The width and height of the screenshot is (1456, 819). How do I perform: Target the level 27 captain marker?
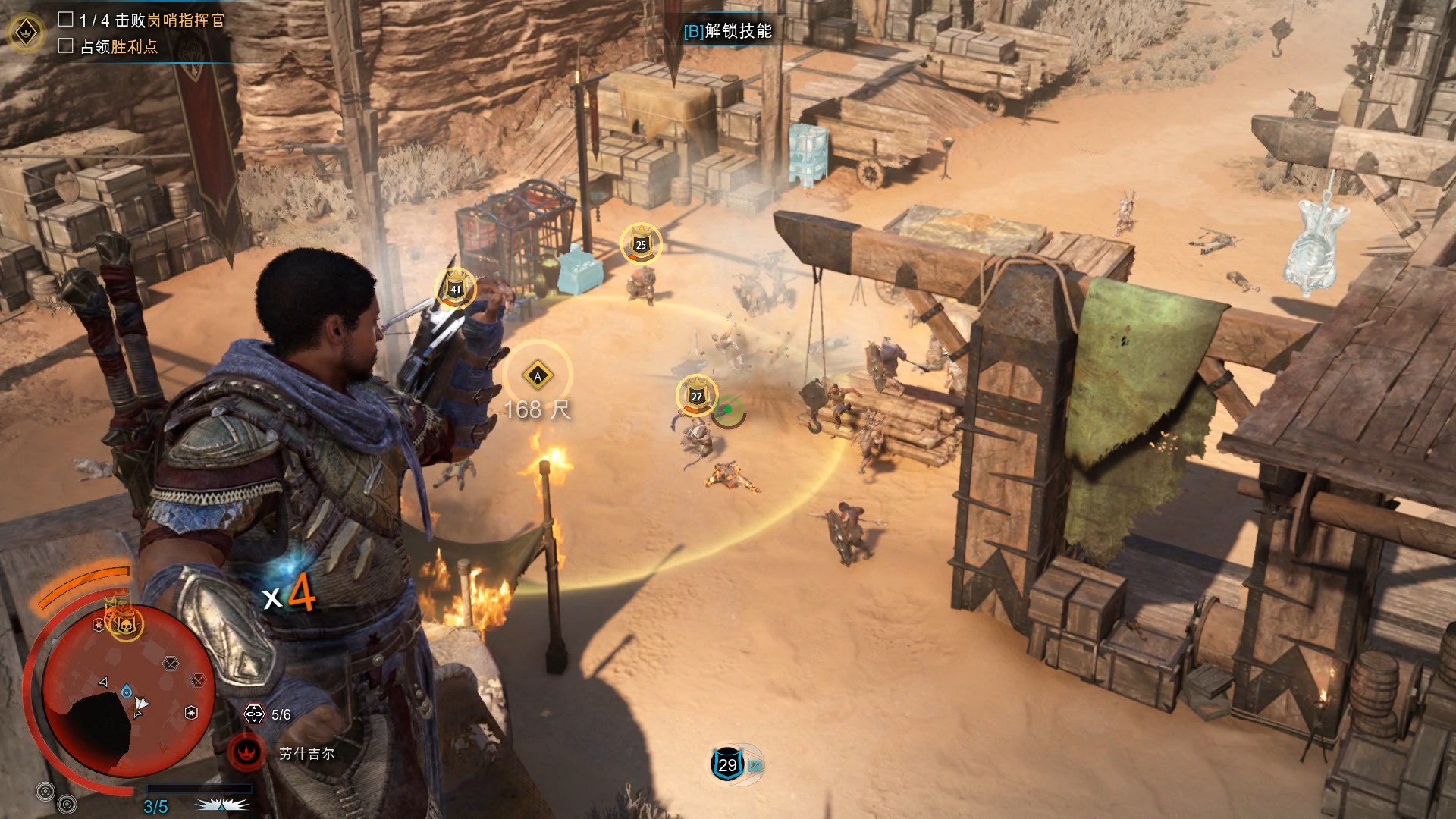pyautogui.click(x=696, y=396)
